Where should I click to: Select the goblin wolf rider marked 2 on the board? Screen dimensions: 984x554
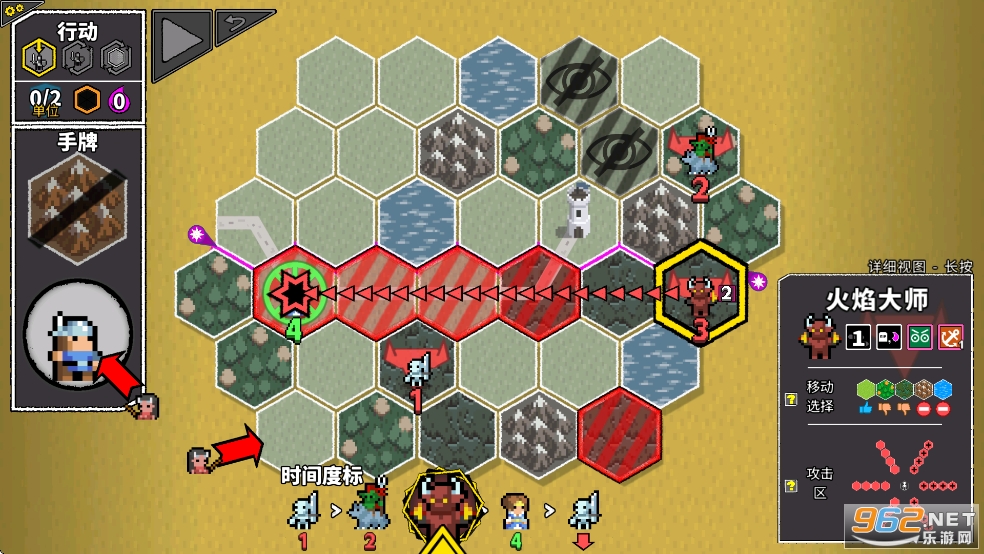click(x=700, y=150)
